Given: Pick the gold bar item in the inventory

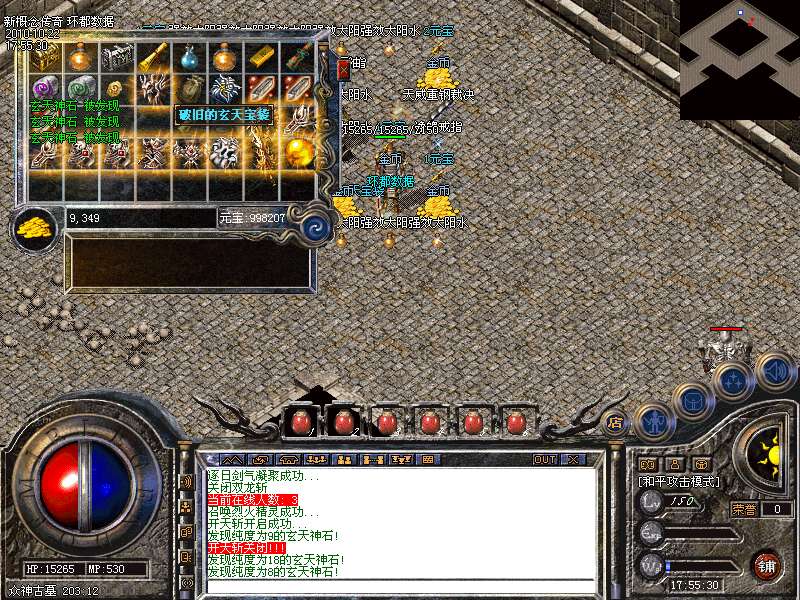Looking at the screenshot, I should (x=262, y=58).
